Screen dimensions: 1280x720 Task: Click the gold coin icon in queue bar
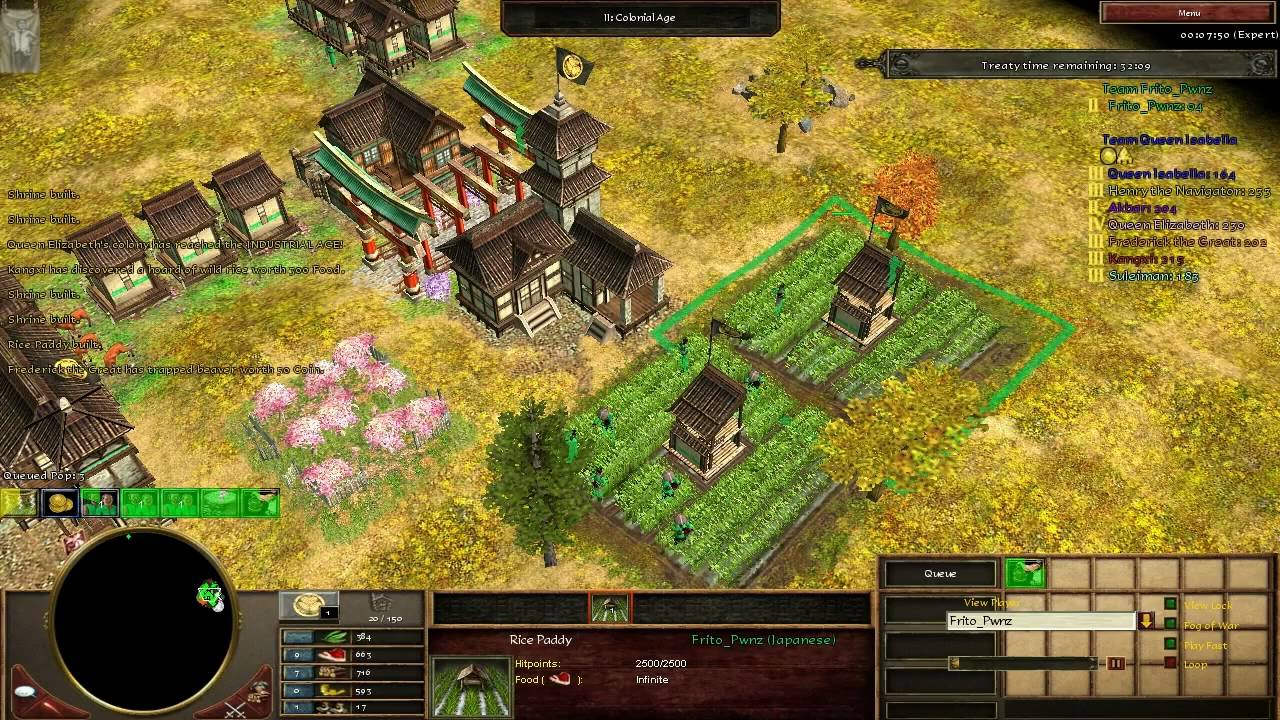(62, 503)
